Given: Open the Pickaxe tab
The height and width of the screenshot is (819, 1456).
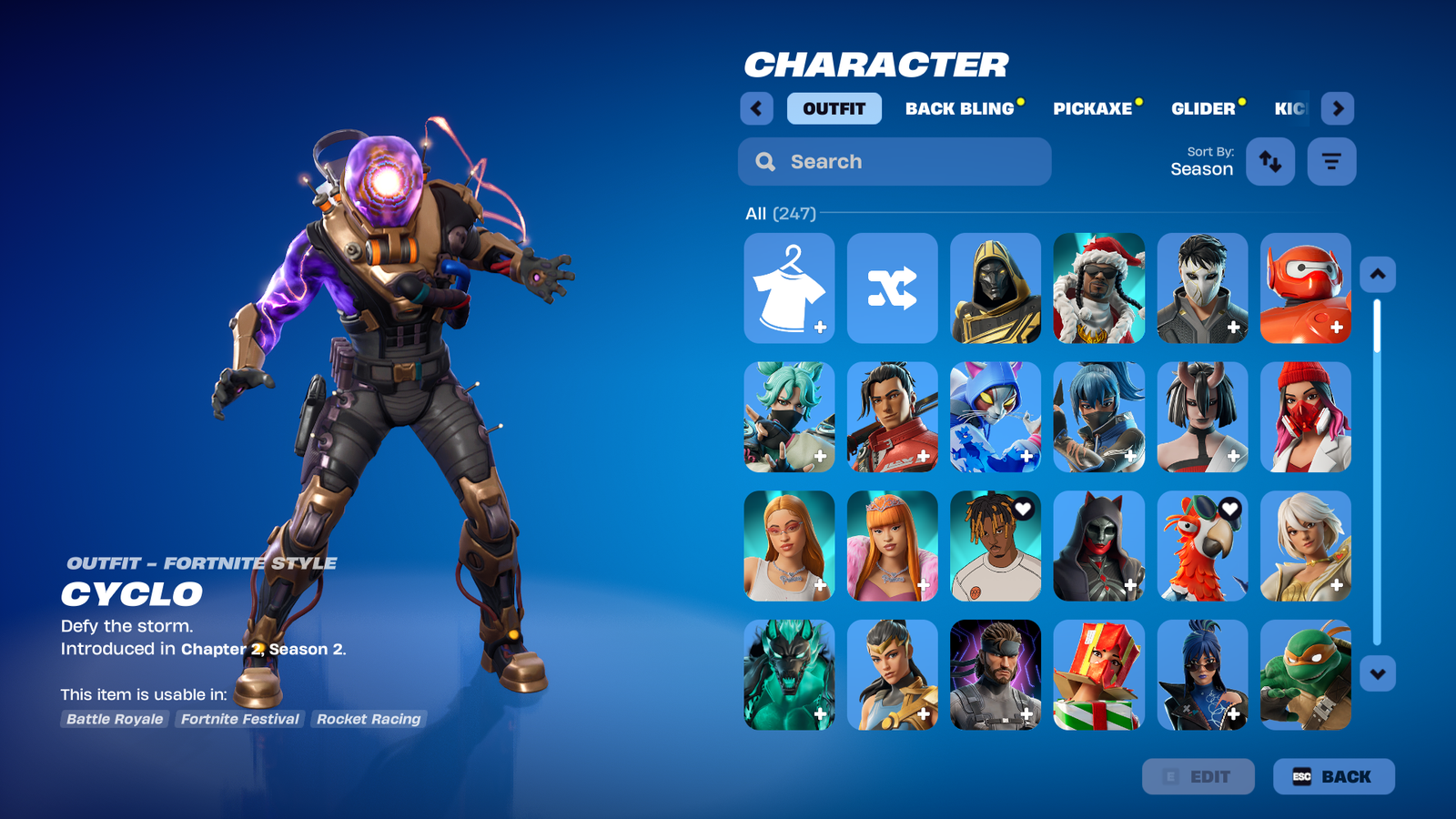Looking at the screenshot, I should tap(1092, 108).
